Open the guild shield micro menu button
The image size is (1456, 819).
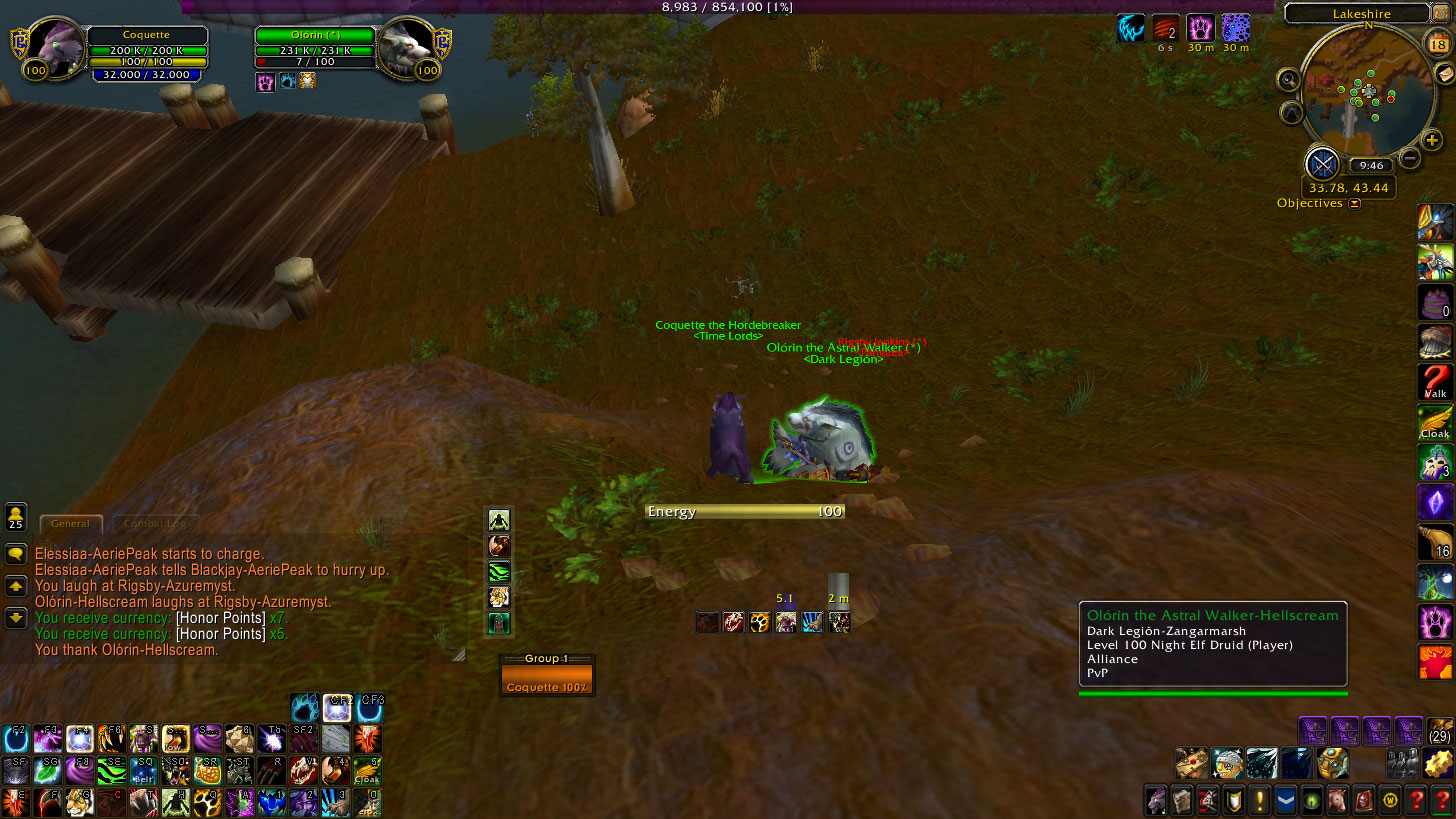(x=1233, y=800)
